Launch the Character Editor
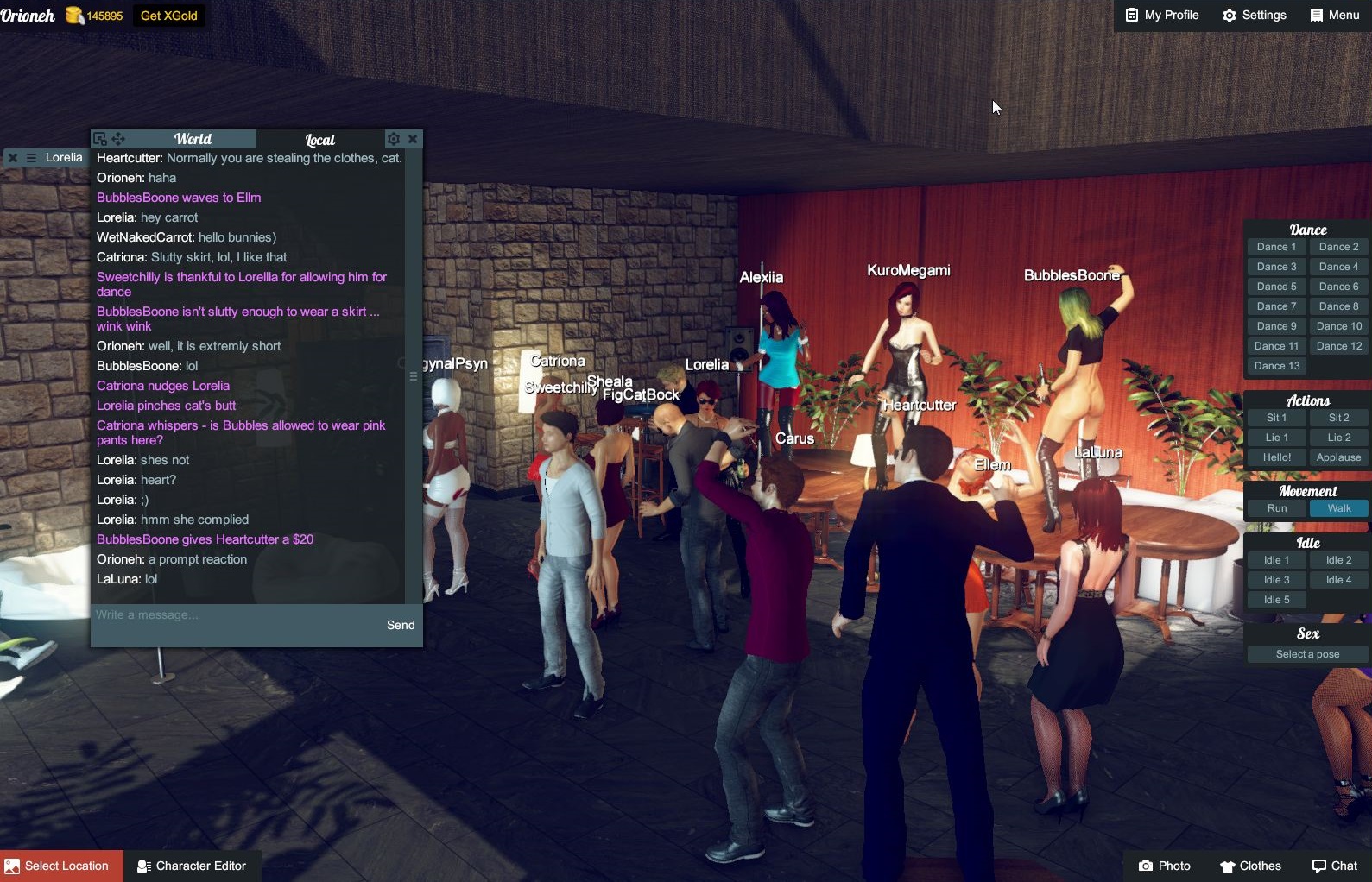1372x882 pixels. click(x=192, y=866)
